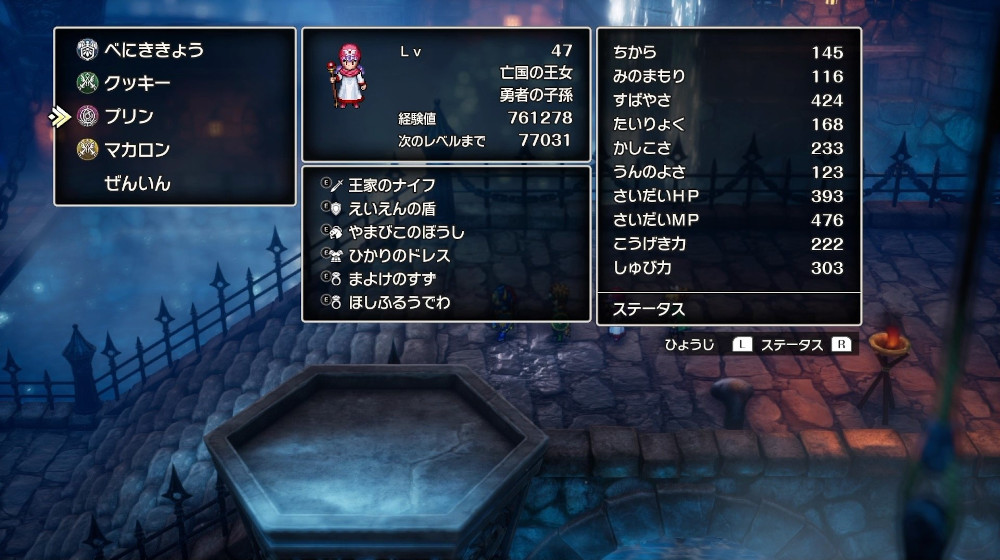The image size is (1000, 560).
Task: Select party member べにききょう
Action: tap(154, 49)
